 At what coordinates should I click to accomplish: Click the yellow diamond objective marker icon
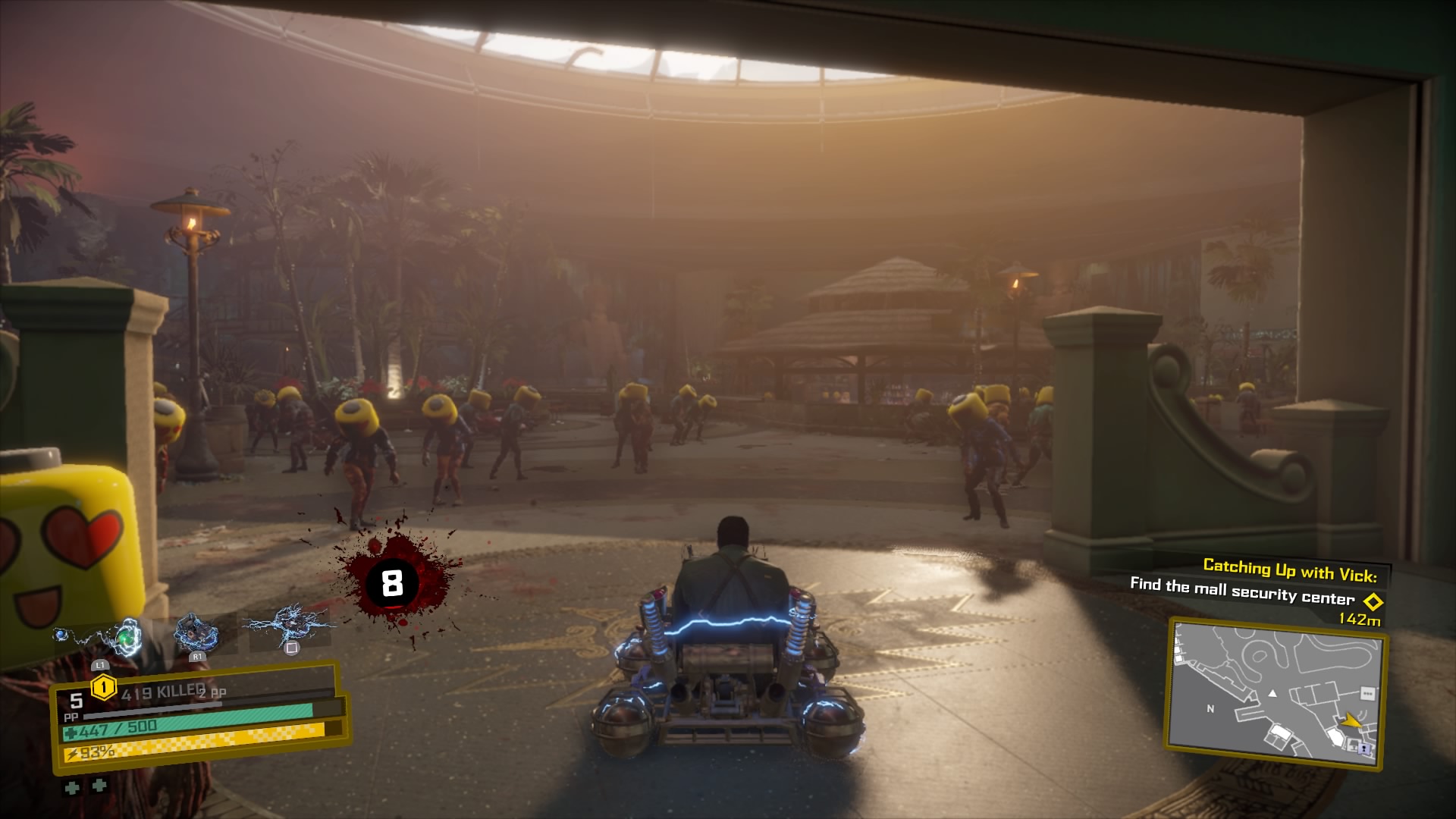[x=1373, y=602]
